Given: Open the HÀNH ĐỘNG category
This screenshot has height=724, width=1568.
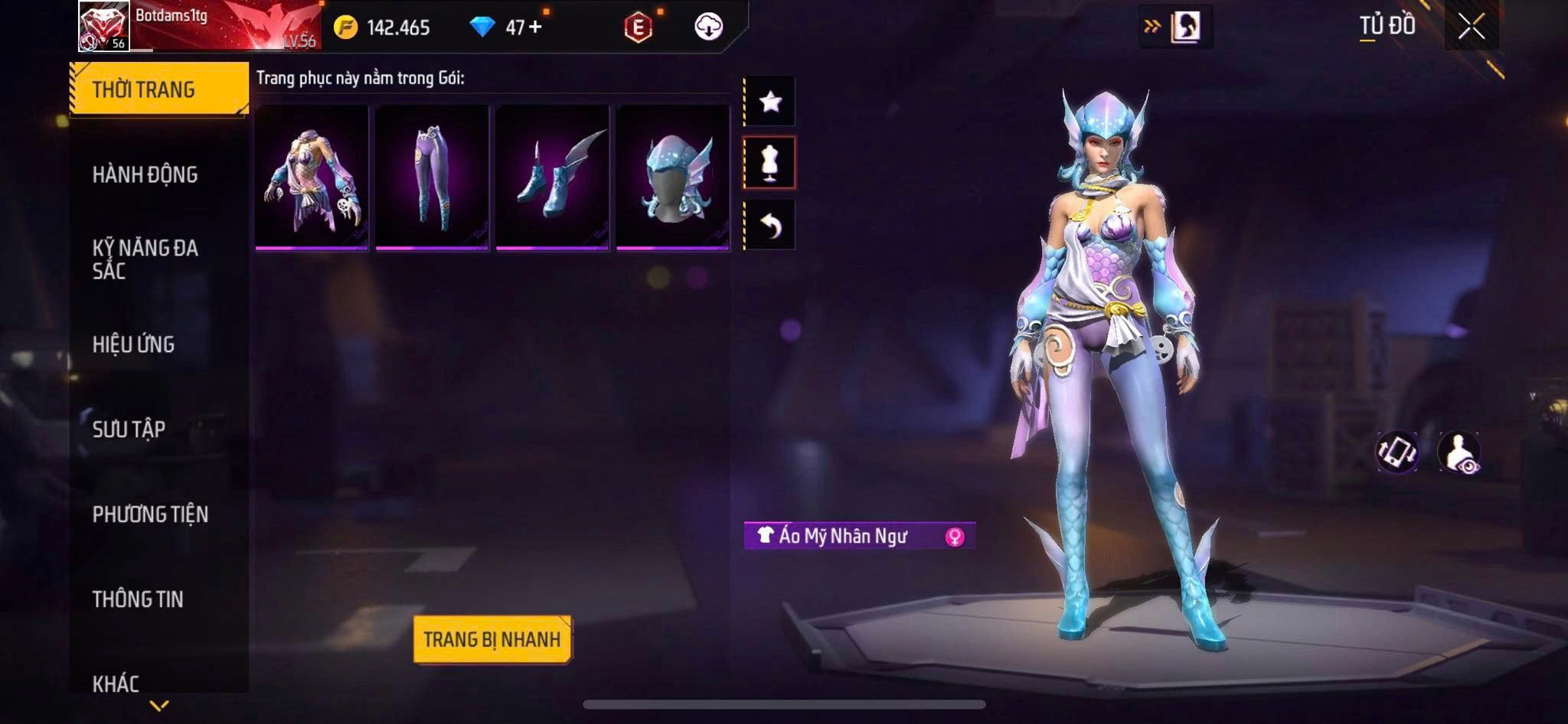Looking at the screenshot, I should [x=145, y=174].
